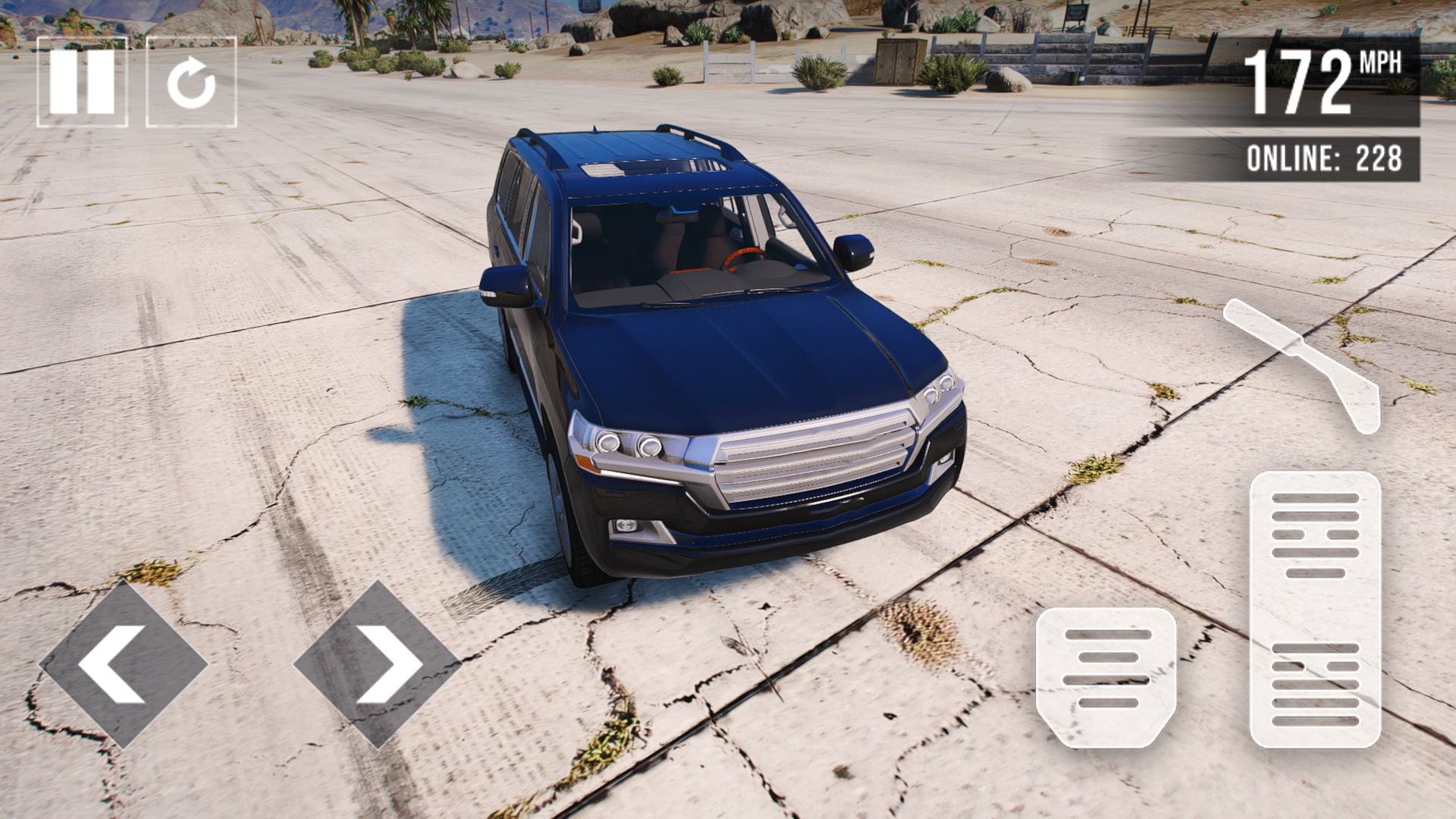
Task: Tap the pause icon with two bars
Action: point(83,82)
